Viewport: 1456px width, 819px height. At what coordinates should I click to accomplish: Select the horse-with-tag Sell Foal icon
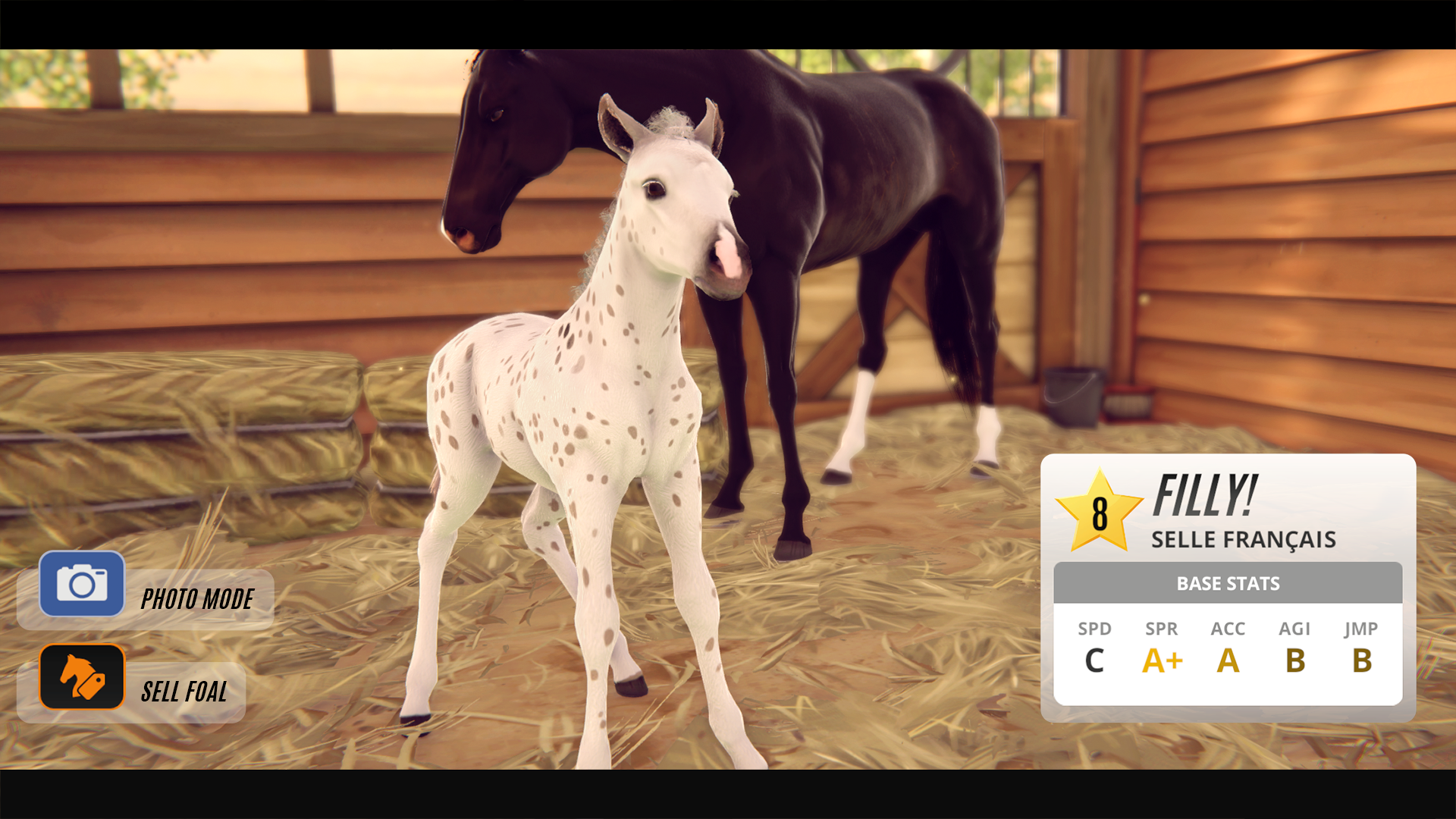coord(83,677)
